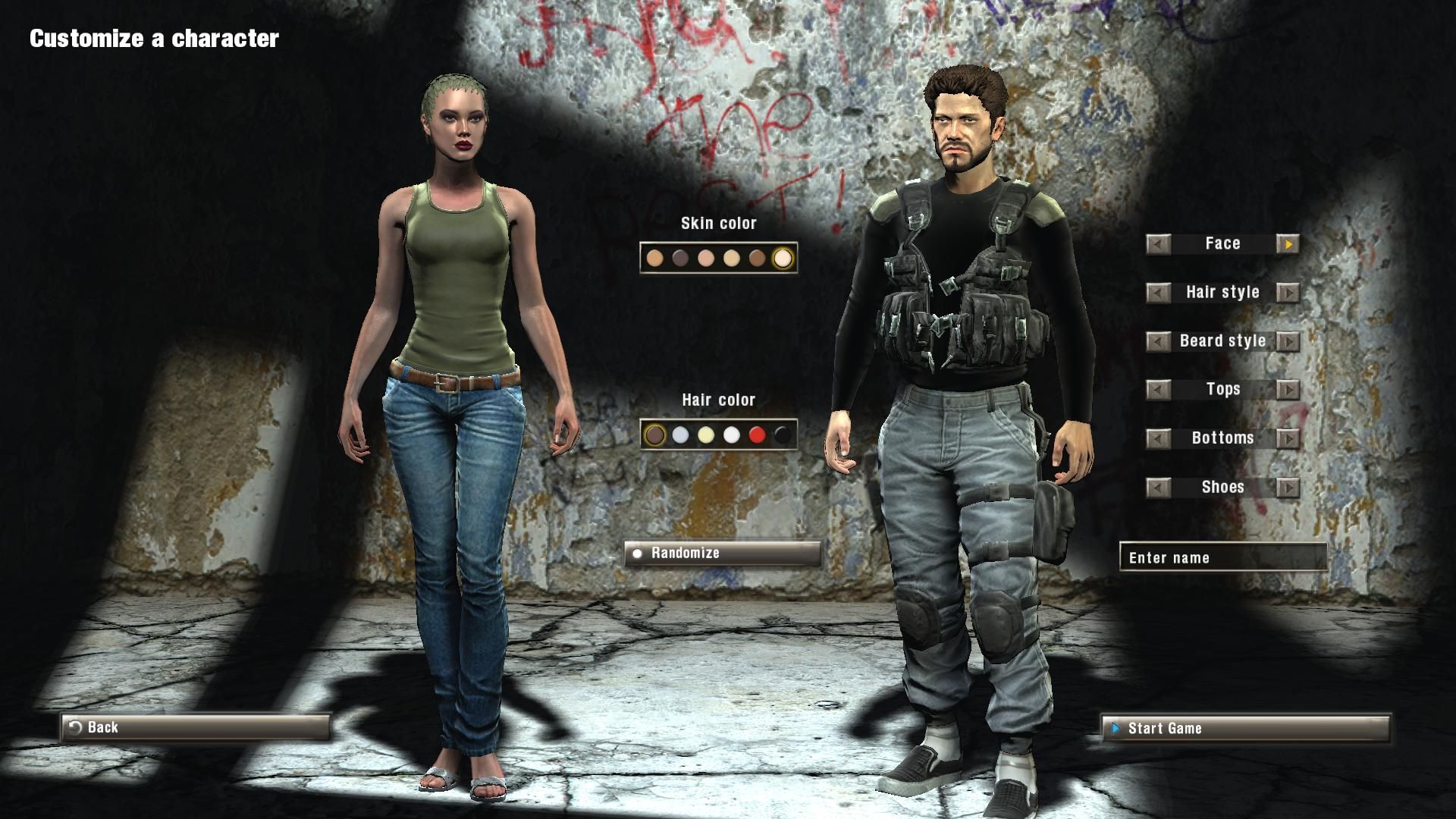Change to the next Tops outfit
The width and height of the screenshot is (1456, 819).
pos(1288,390)
